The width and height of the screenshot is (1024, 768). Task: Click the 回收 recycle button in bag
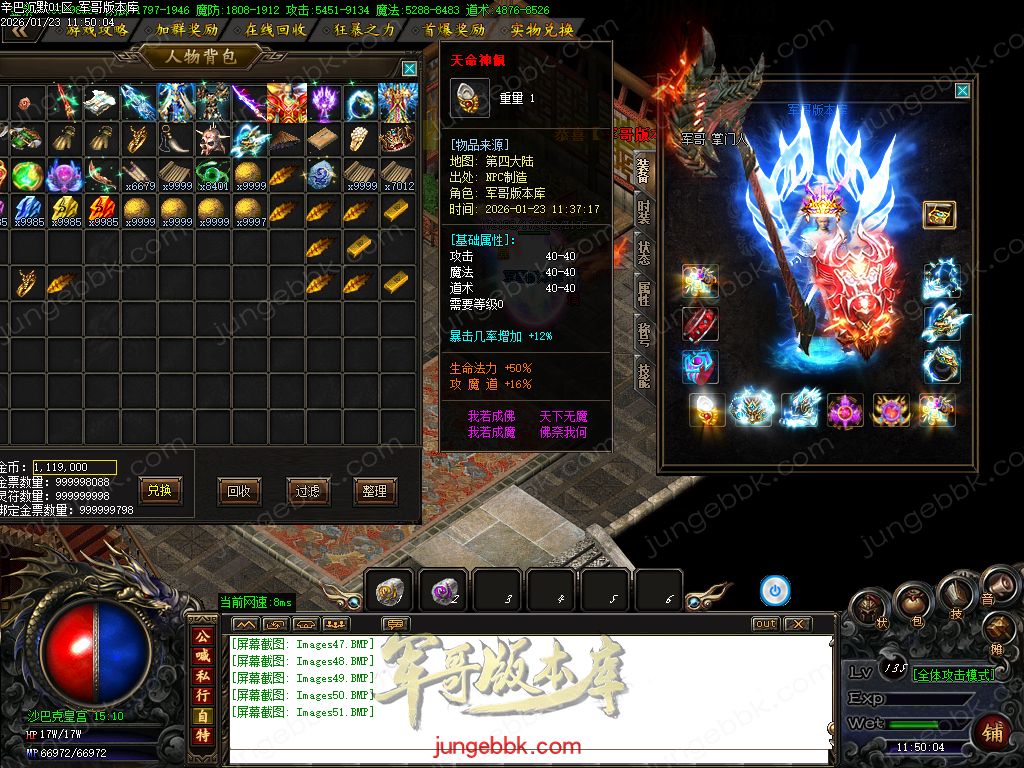point(239,491)
